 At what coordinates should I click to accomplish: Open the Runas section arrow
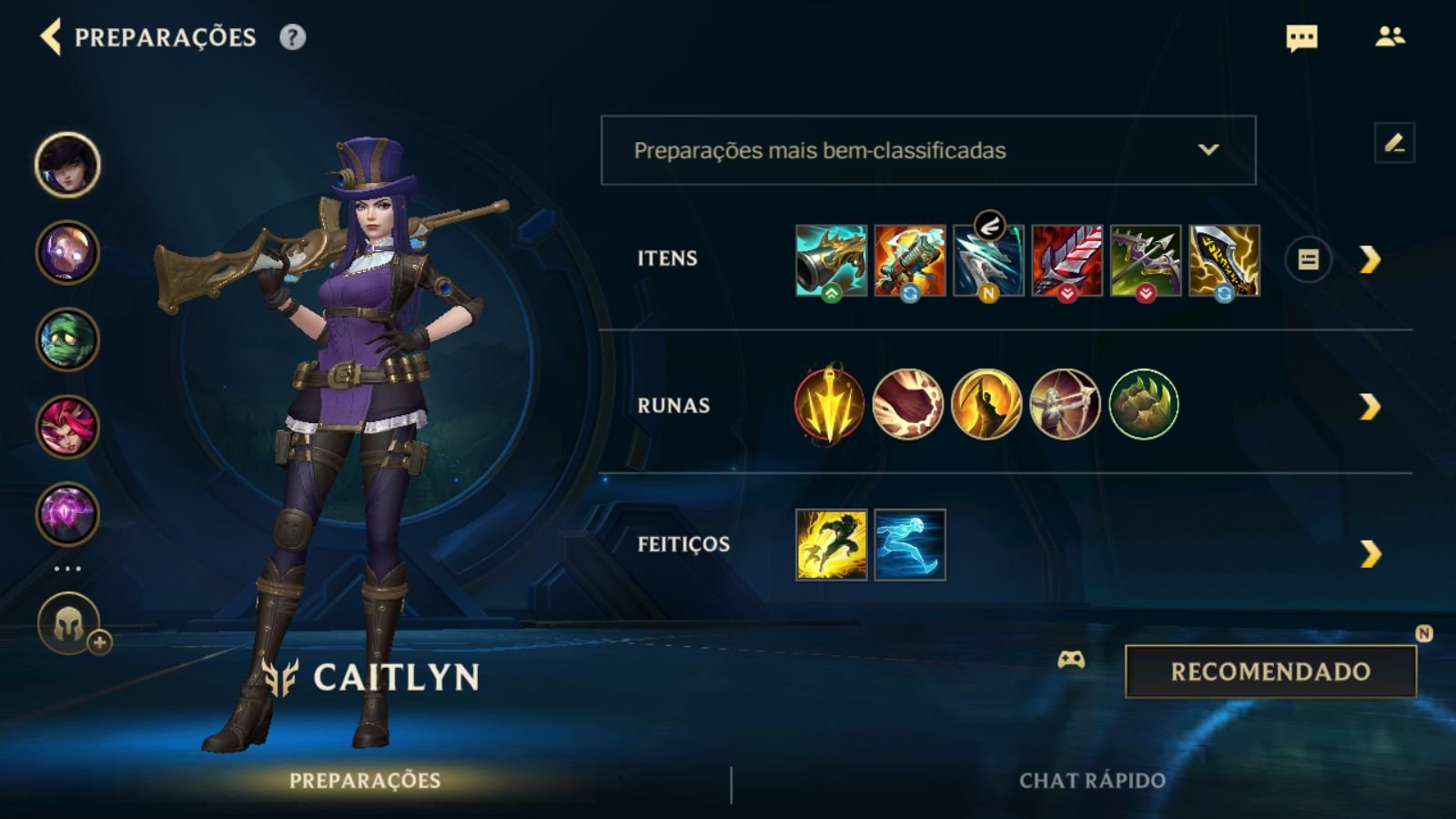pyautogui.click(x=1370, y=407)
